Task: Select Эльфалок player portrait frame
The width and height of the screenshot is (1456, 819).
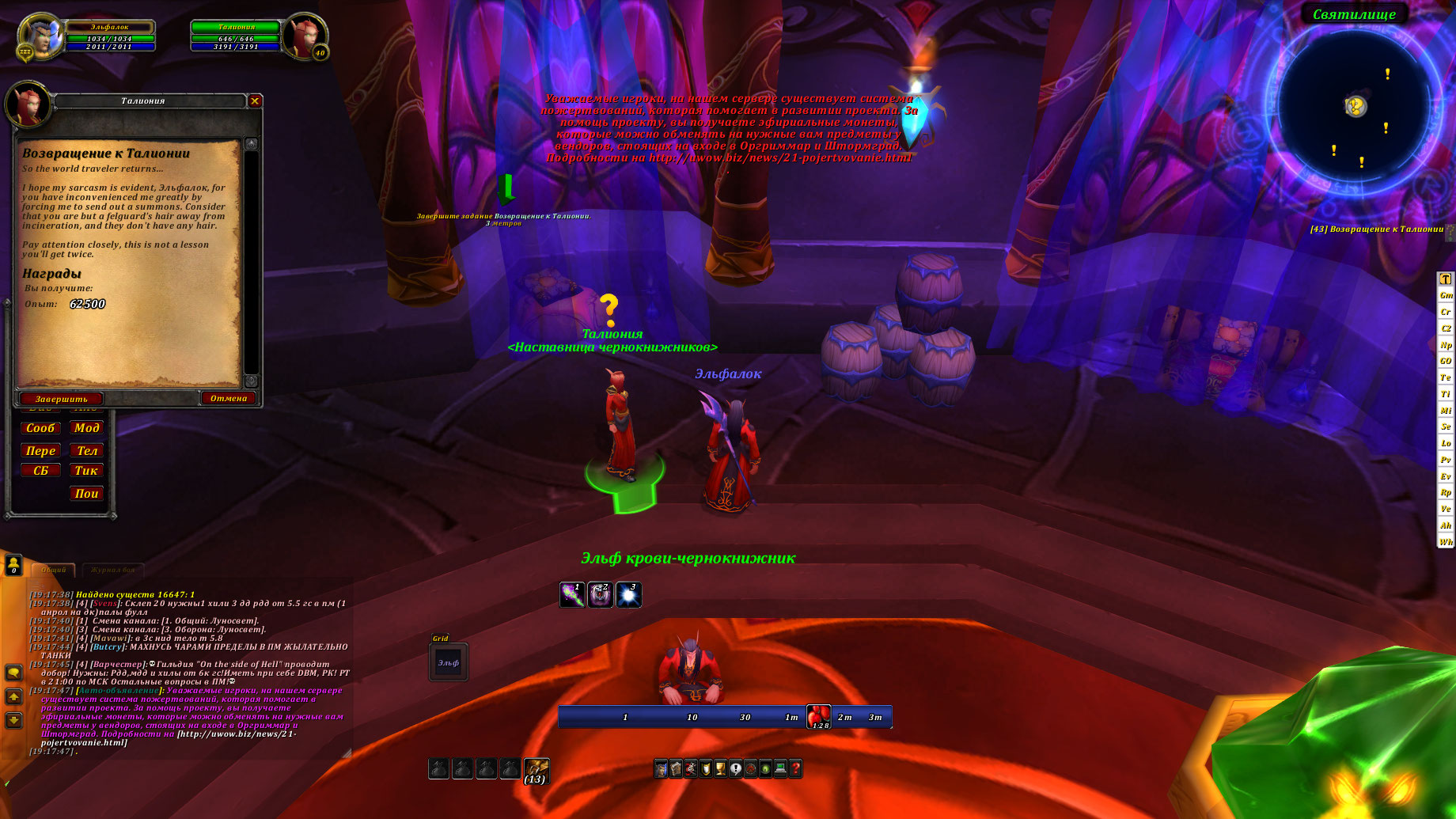Action: (40, 36)
